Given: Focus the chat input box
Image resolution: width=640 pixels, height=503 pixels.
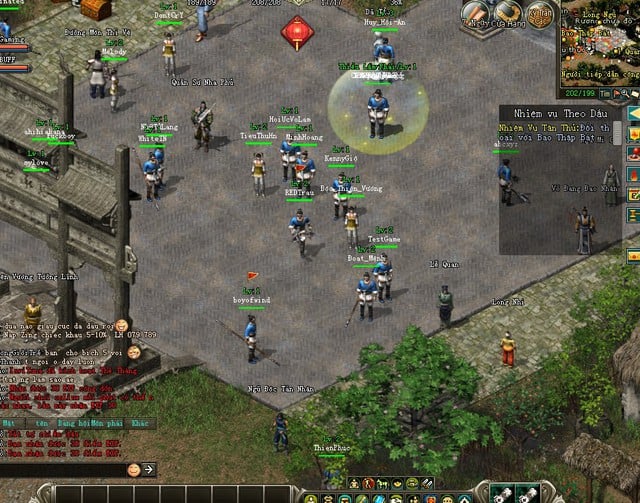Looking at the screenshot, I should point(60,469).
